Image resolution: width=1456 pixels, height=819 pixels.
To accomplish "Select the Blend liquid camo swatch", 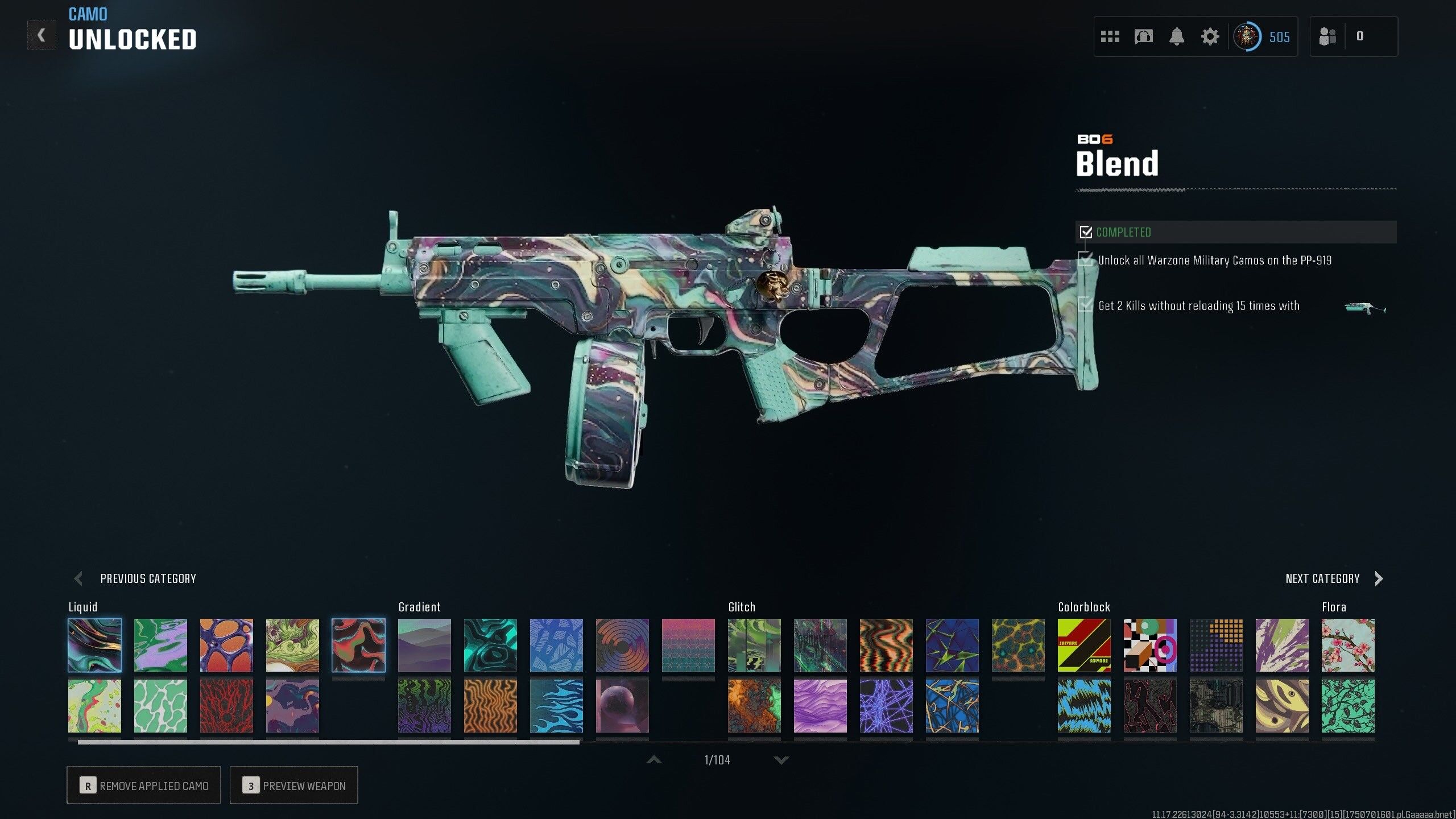I will [94, 646].
